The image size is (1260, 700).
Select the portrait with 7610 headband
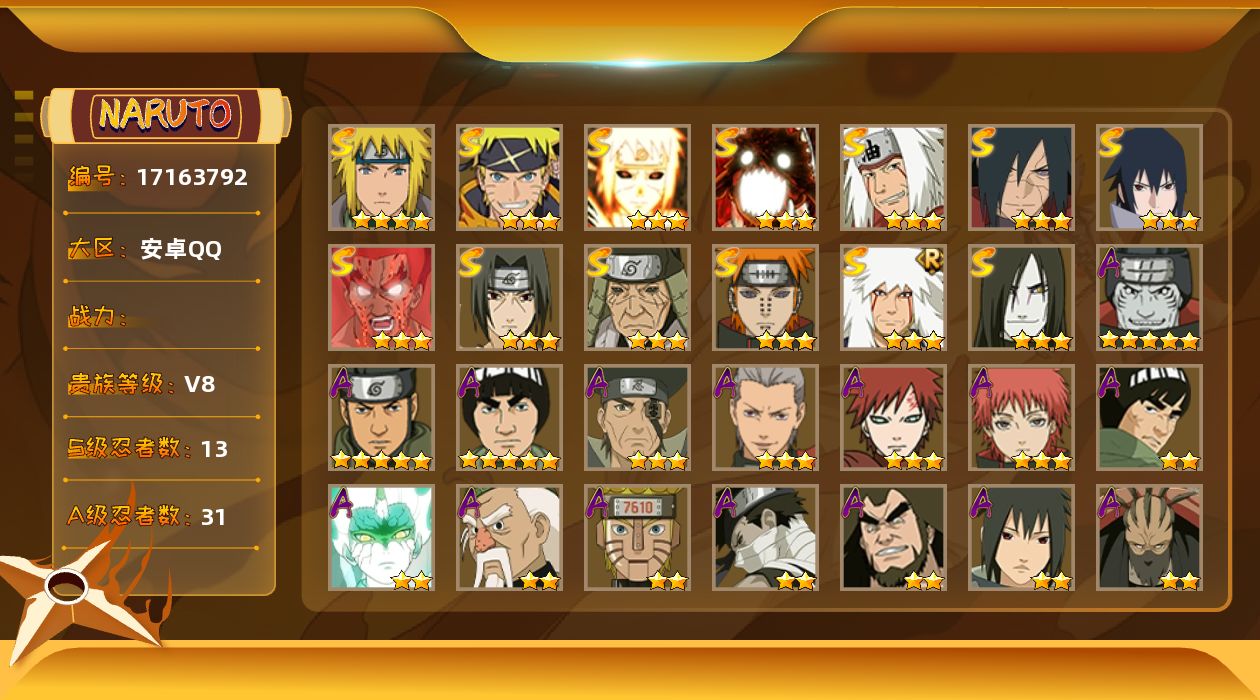(637, 537)
